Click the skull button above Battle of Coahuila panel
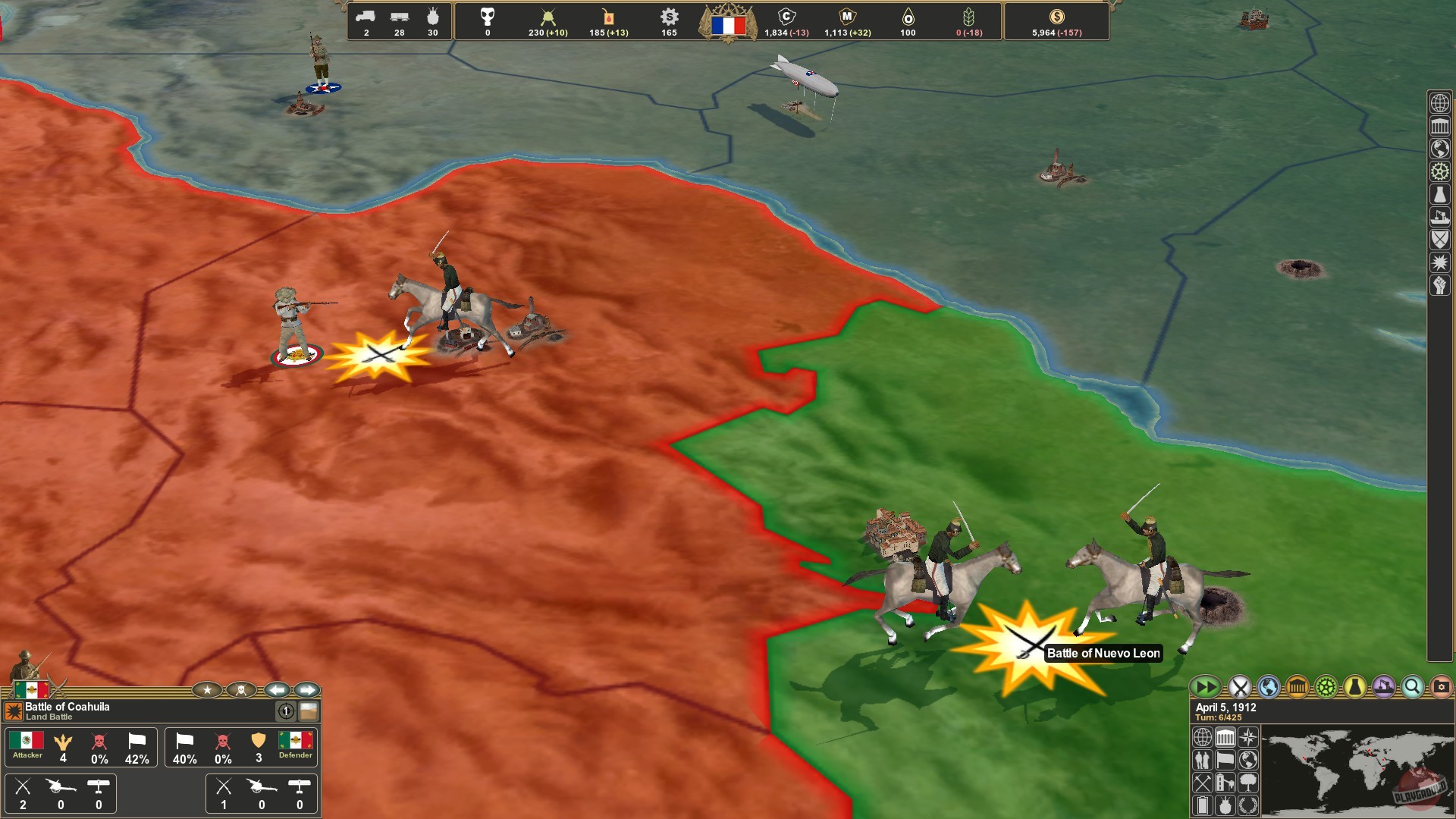Viewport: 1456px width, 819px height. tap(240, 690)
